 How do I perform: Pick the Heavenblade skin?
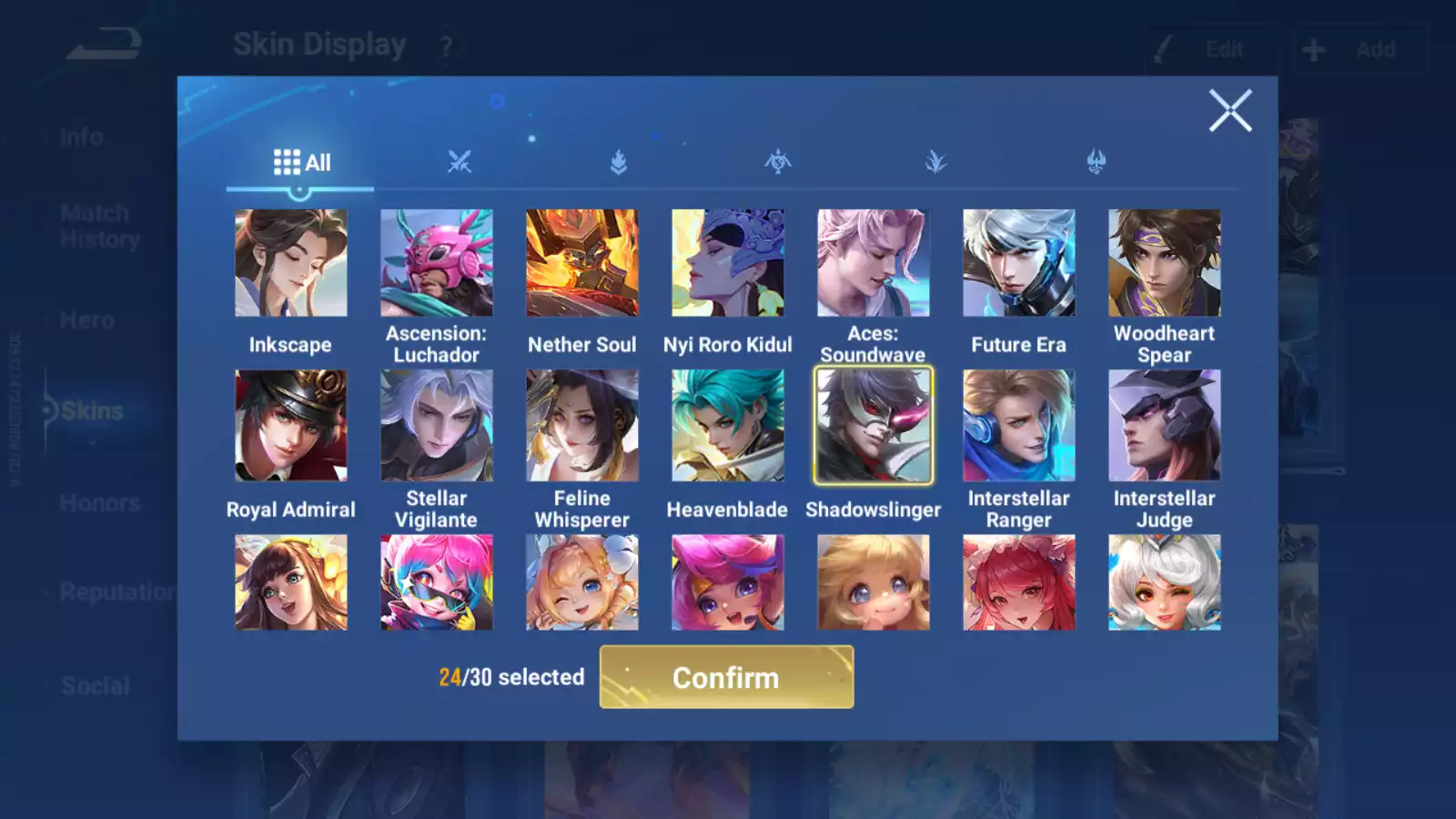(728, 425)
